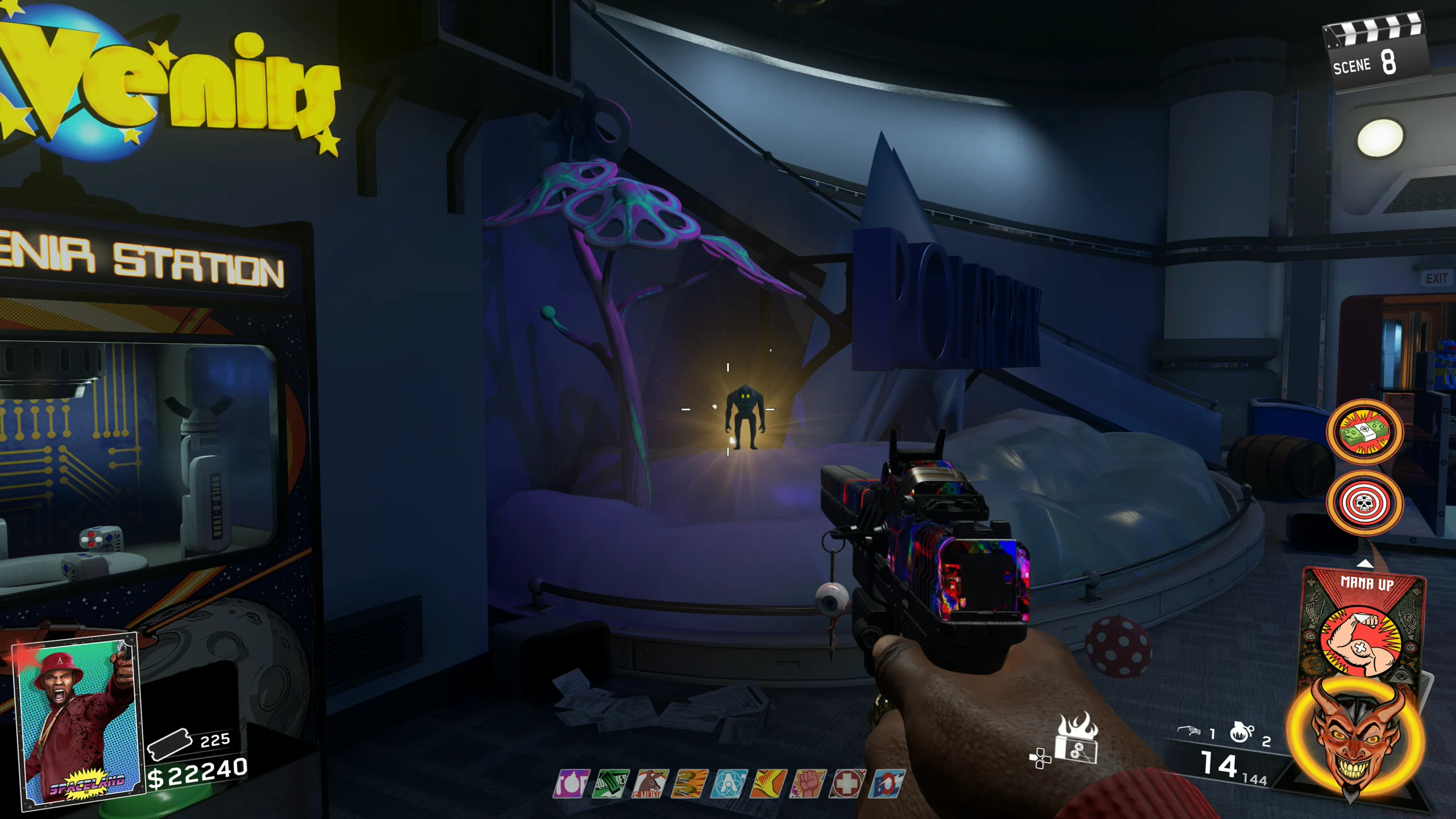Click the yellow Racin' Stripes perk icon
Viewport: 1456px width, 819px height.
[768, 784]
